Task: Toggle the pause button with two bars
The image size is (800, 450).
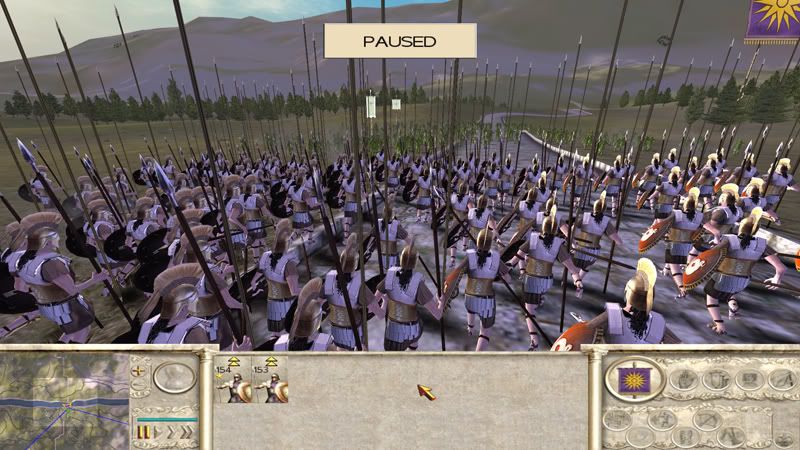Action: pos(143,433)
